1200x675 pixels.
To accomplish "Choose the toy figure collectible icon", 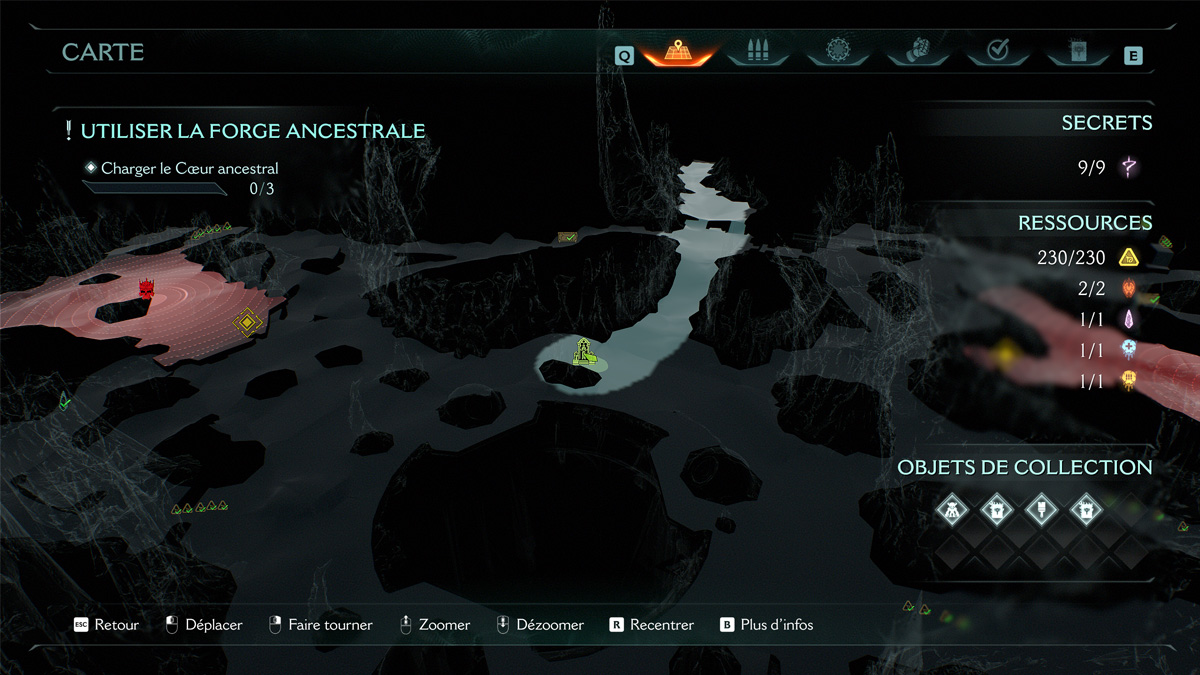I will click(x=952, y=510).
